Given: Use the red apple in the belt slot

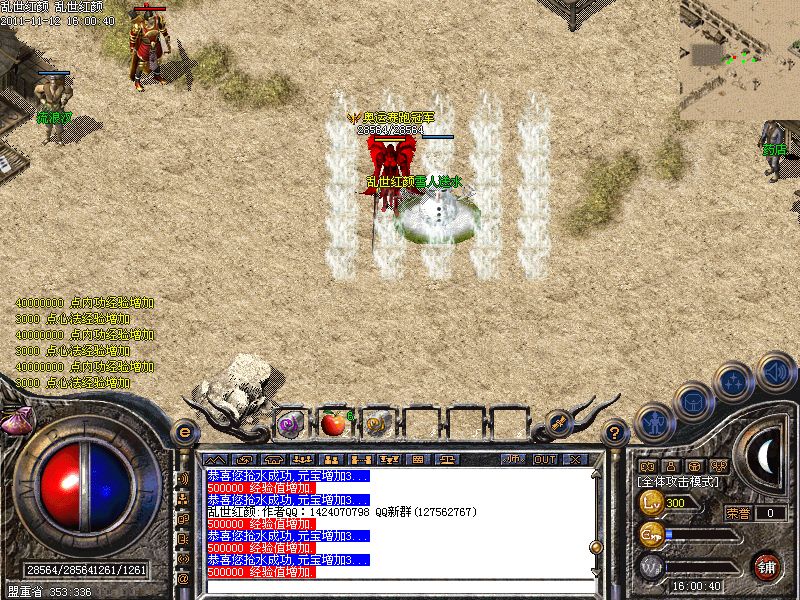Looking at the screenshot, I should (x=333, y=424).
